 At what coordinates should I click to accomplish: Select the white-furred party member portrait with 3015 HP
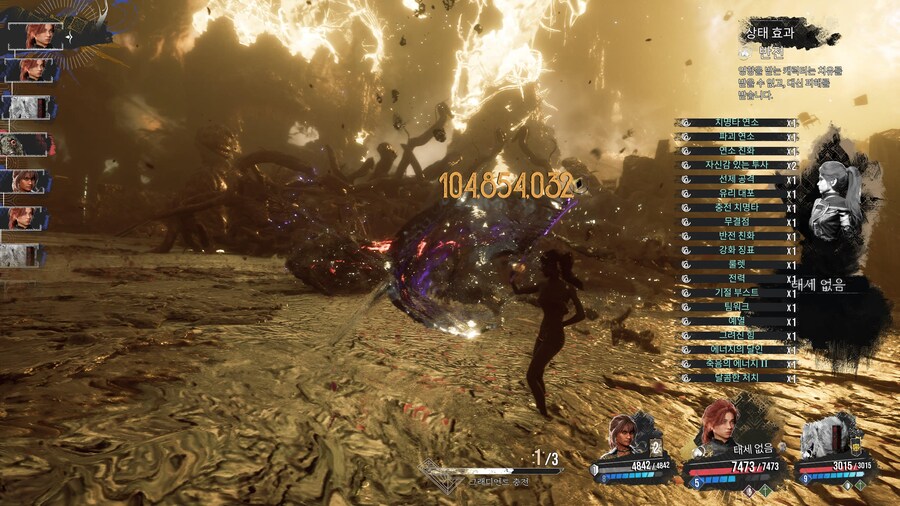(x=824, y=436)
